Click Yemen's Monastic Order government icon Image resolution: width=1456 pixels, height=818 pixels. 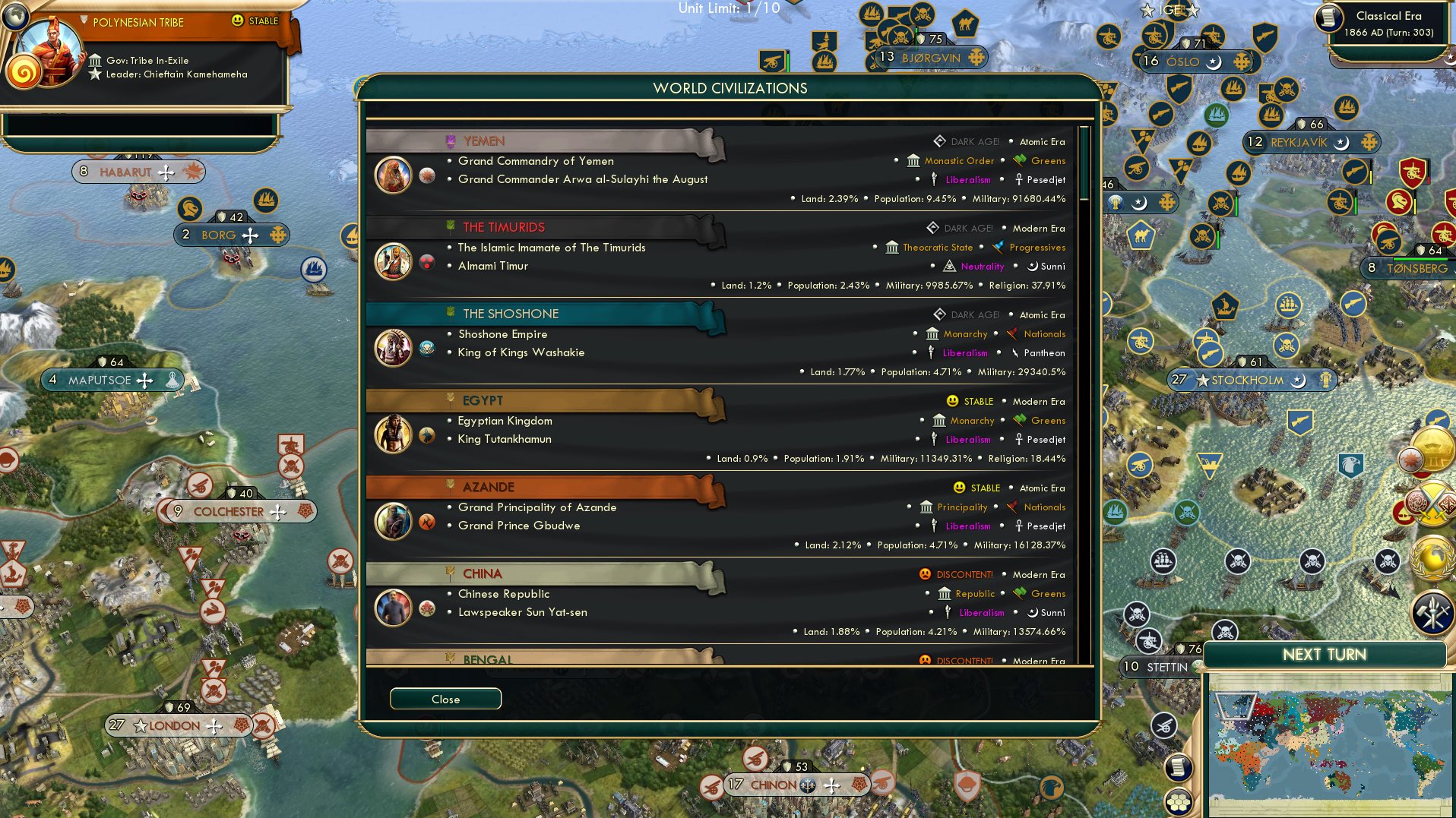pyautogui.click(x=912, y=160)
